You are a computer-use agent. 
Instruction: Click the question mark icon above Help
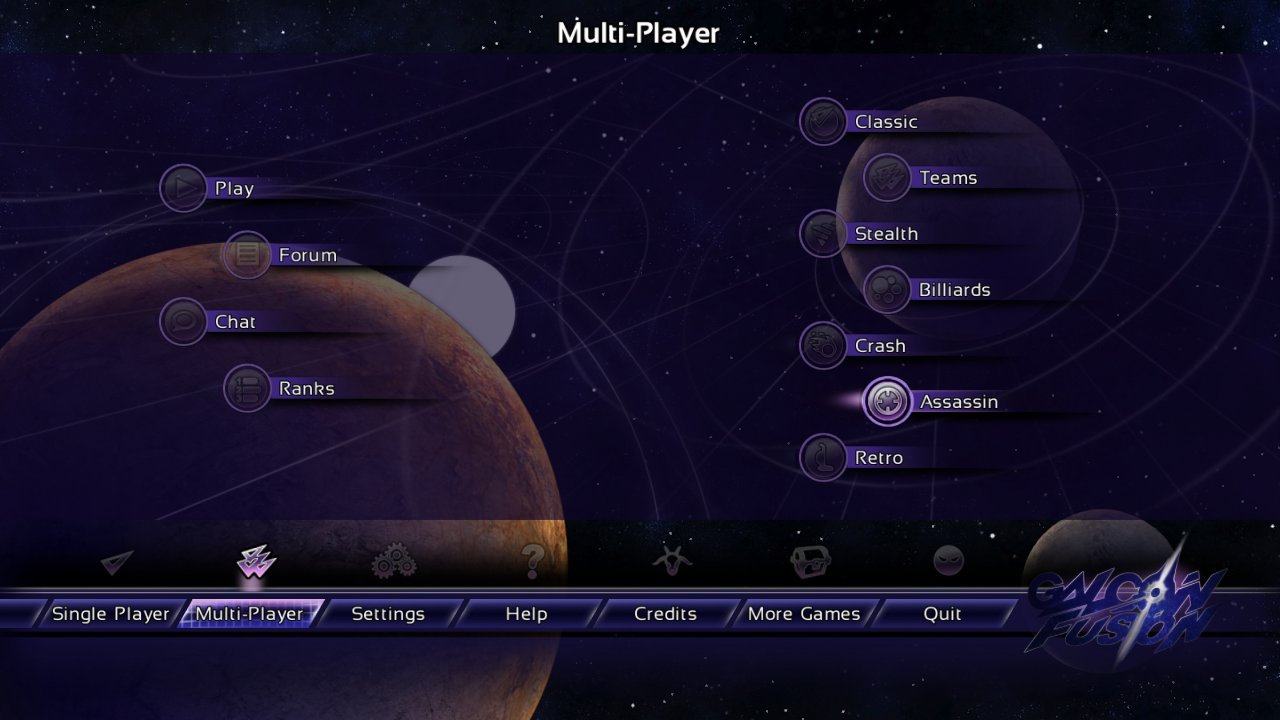coord(532,562)
